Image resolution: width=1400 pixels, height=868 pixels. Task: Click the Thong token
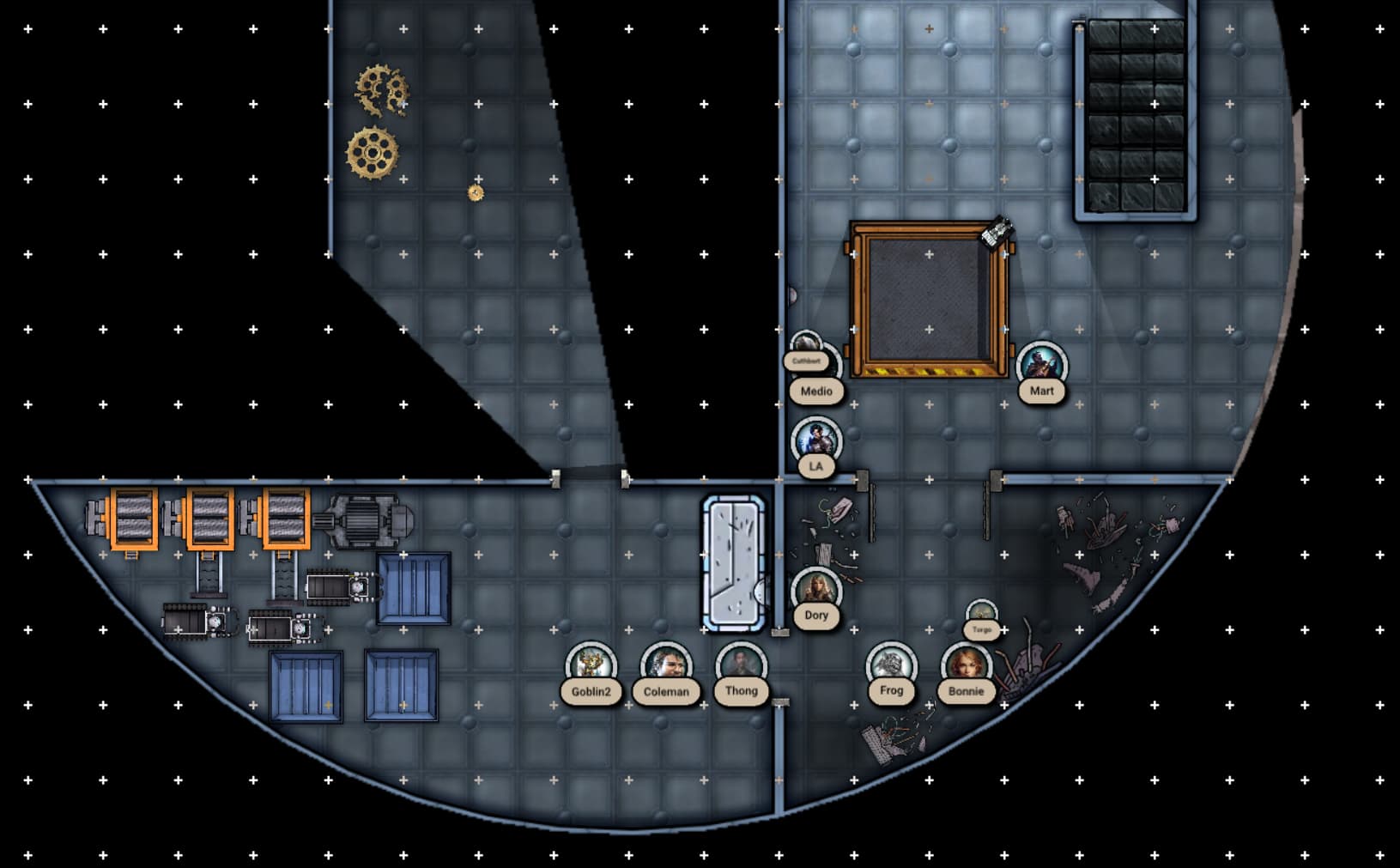tap(741, 665)
